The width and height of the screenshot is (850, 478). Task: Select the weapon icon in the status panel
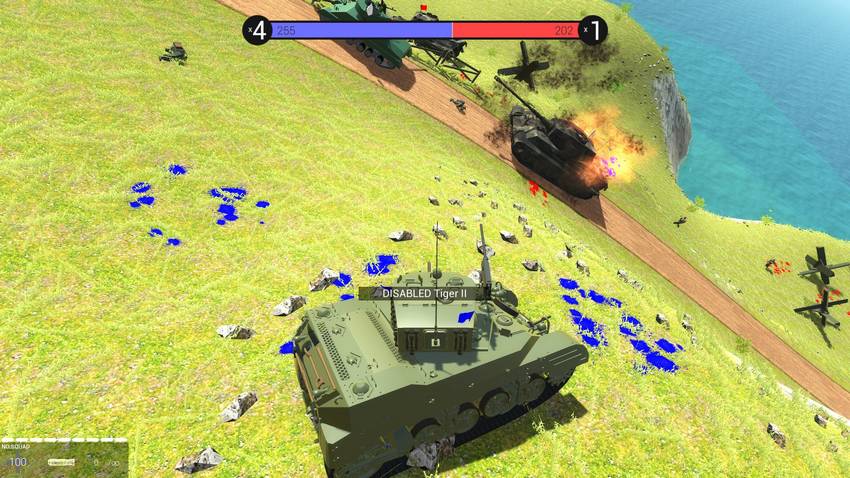(62, 462)
